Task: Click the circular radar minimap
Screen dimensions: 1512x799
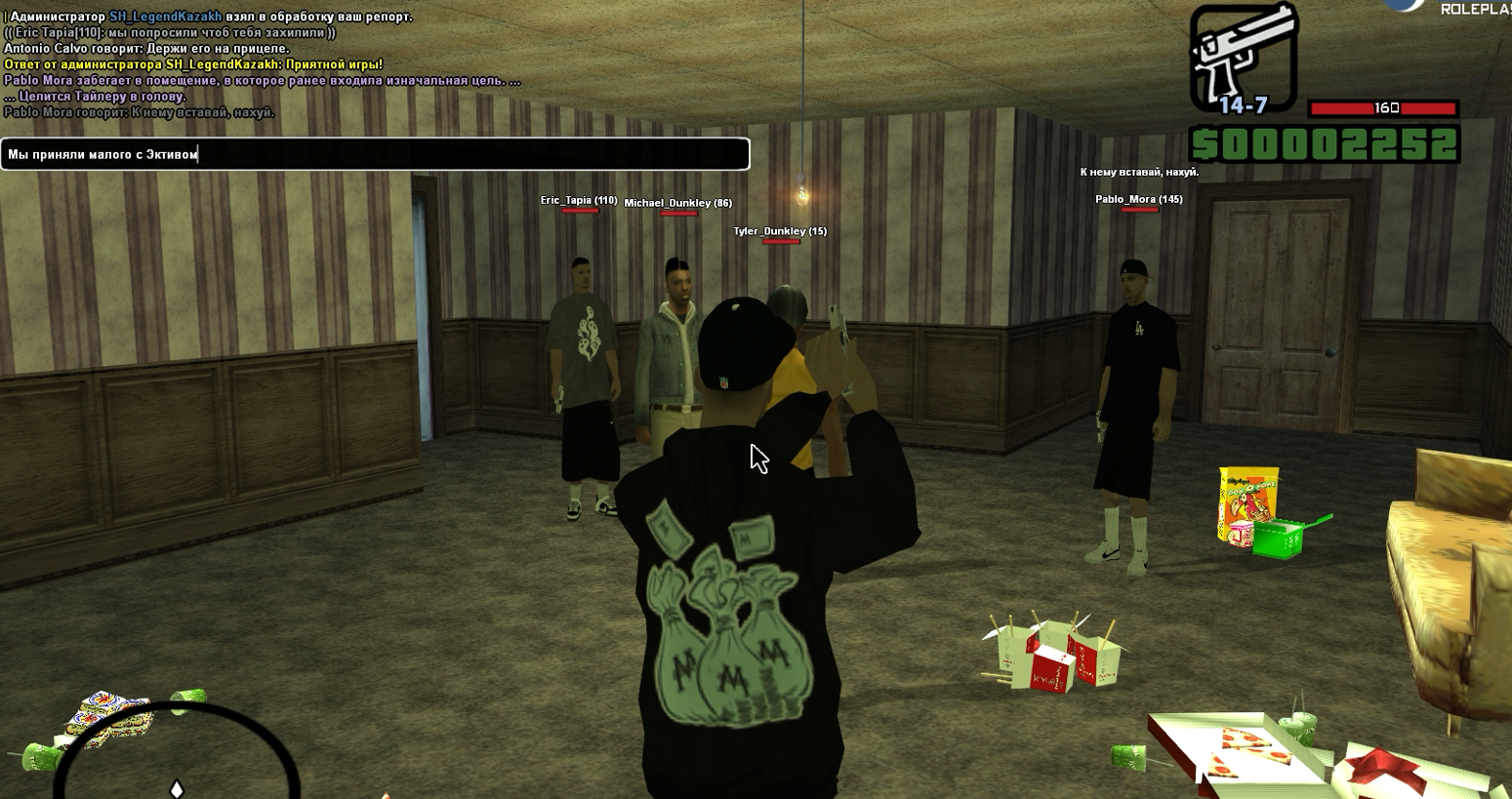Action: point(176,761)
